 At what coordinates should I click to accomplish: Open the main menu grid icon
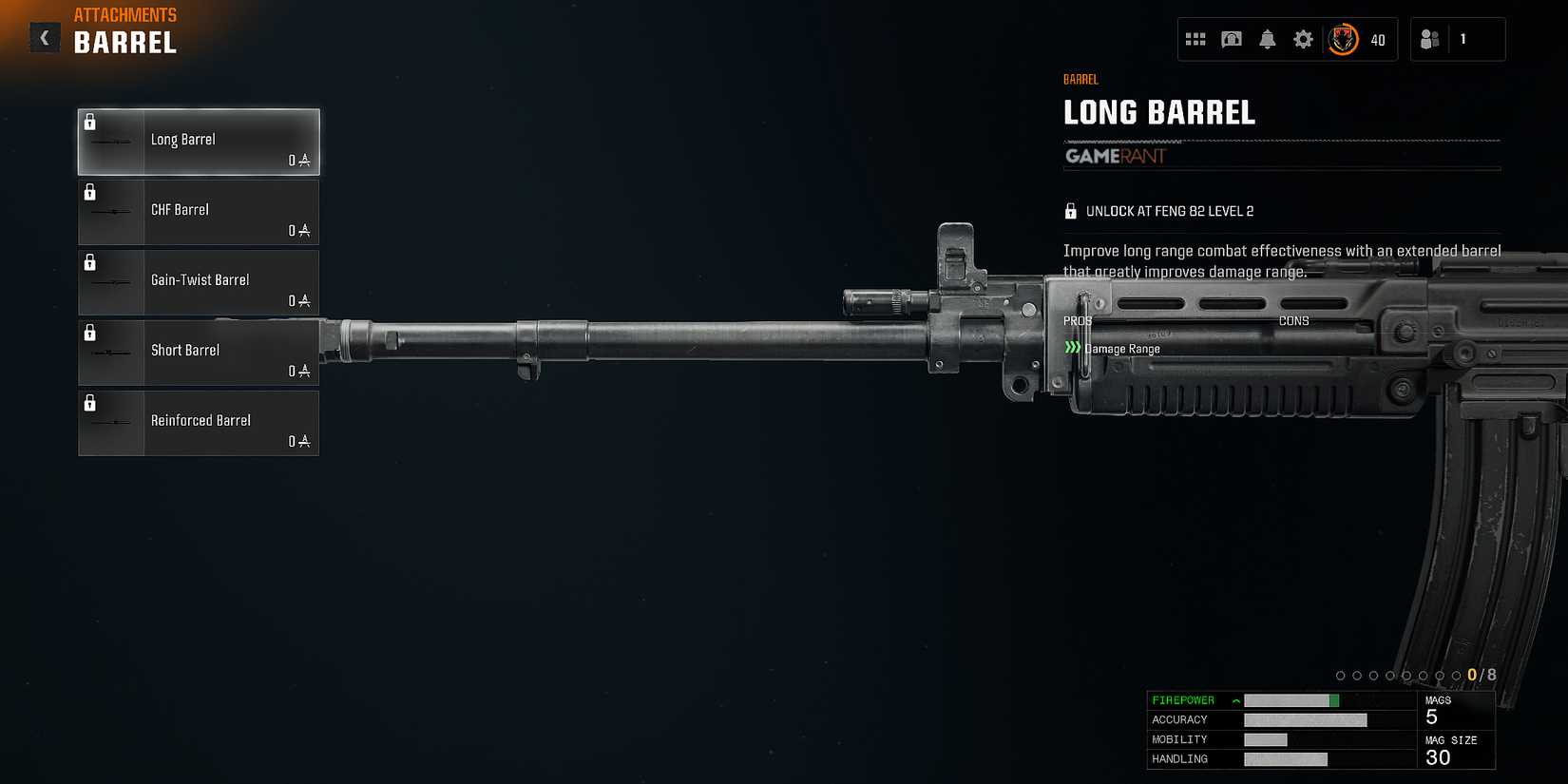[x=1196, y=39]
